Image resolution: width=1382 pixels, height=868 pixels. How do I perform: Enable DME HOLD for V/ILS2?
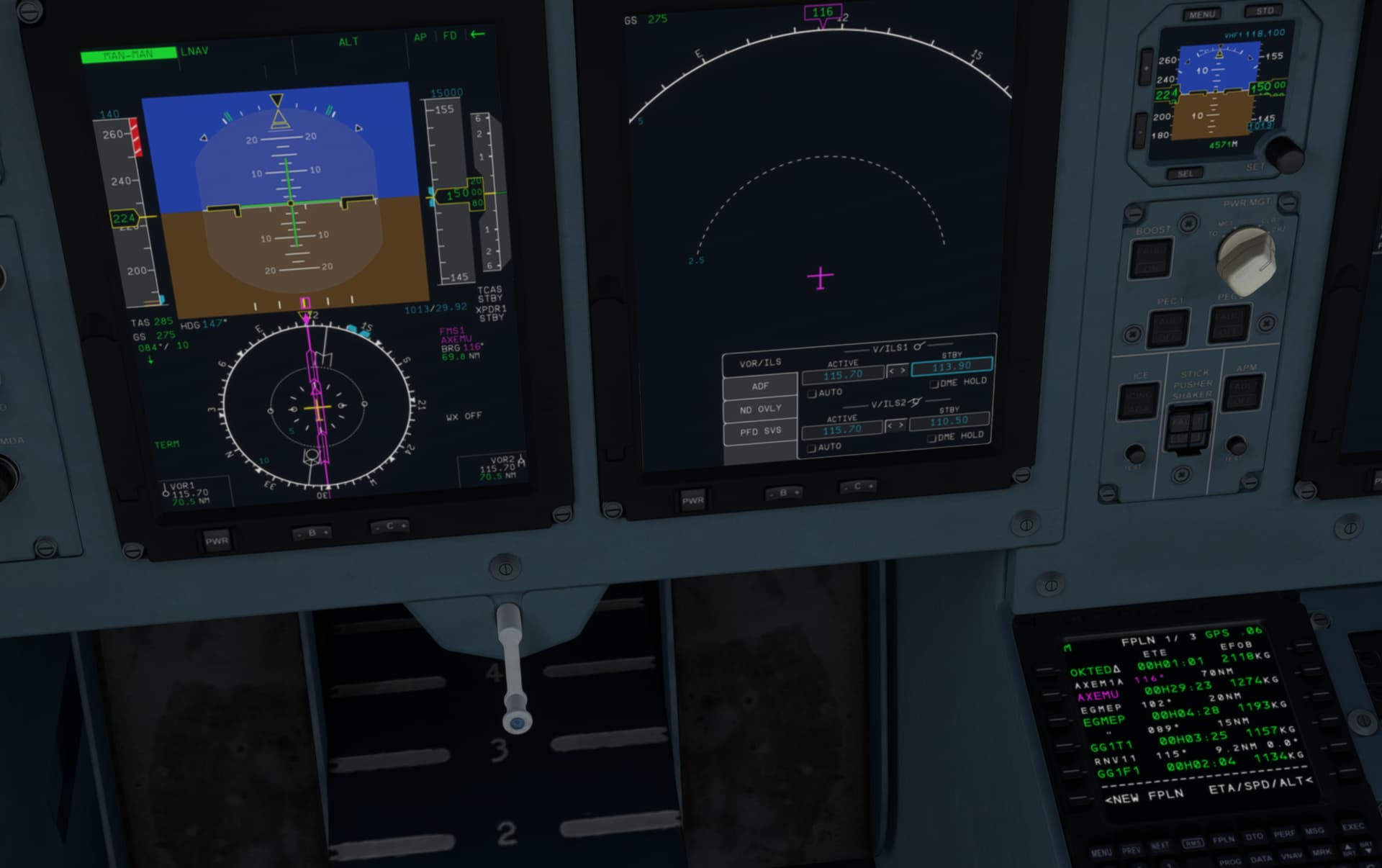(930, 436)
